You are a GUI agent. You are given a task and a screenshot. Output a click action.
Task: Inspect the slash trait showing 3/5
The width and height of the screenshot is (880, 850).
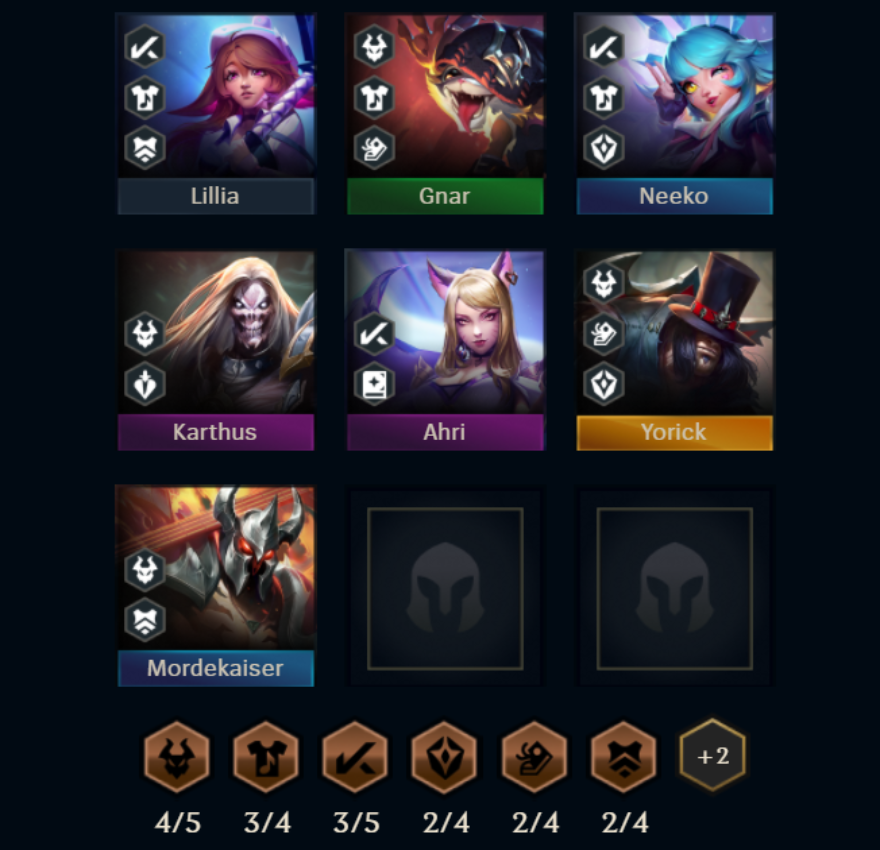(x=355, y=757)
